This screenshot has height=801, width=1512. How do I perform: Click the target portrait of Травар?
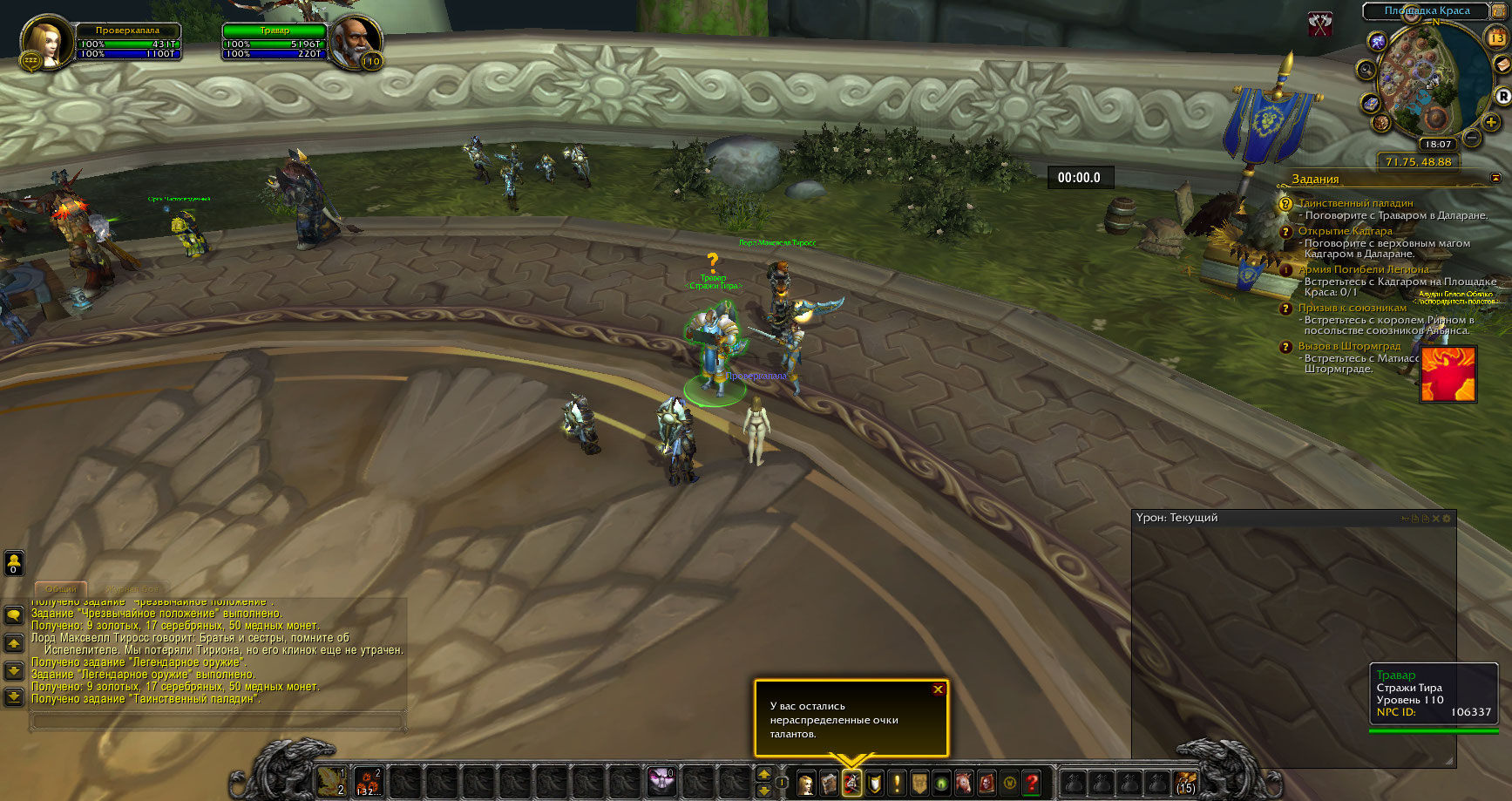point(354,42)
